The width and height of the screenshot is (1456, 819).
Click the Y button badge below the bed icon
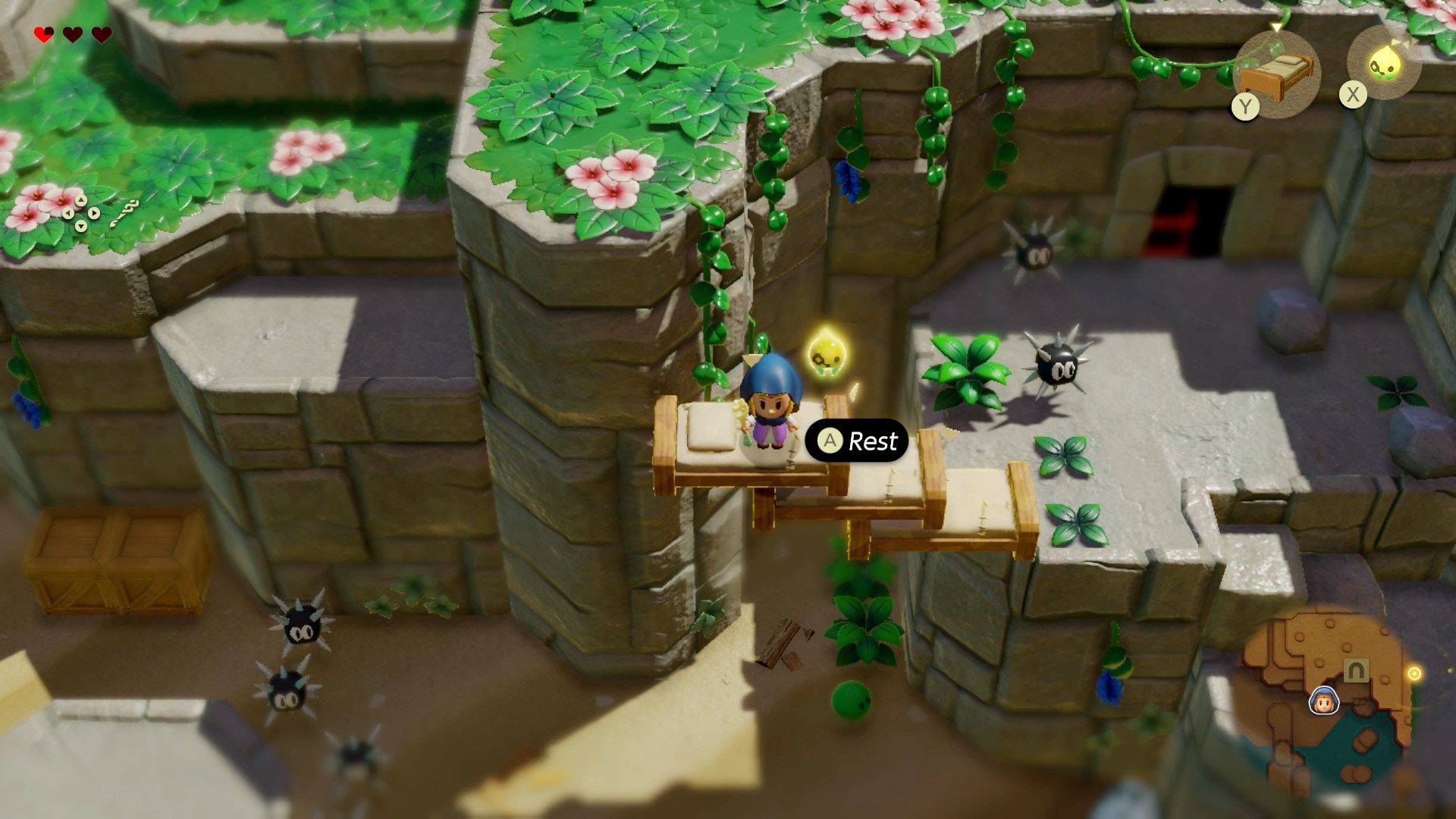point(1245,107)
